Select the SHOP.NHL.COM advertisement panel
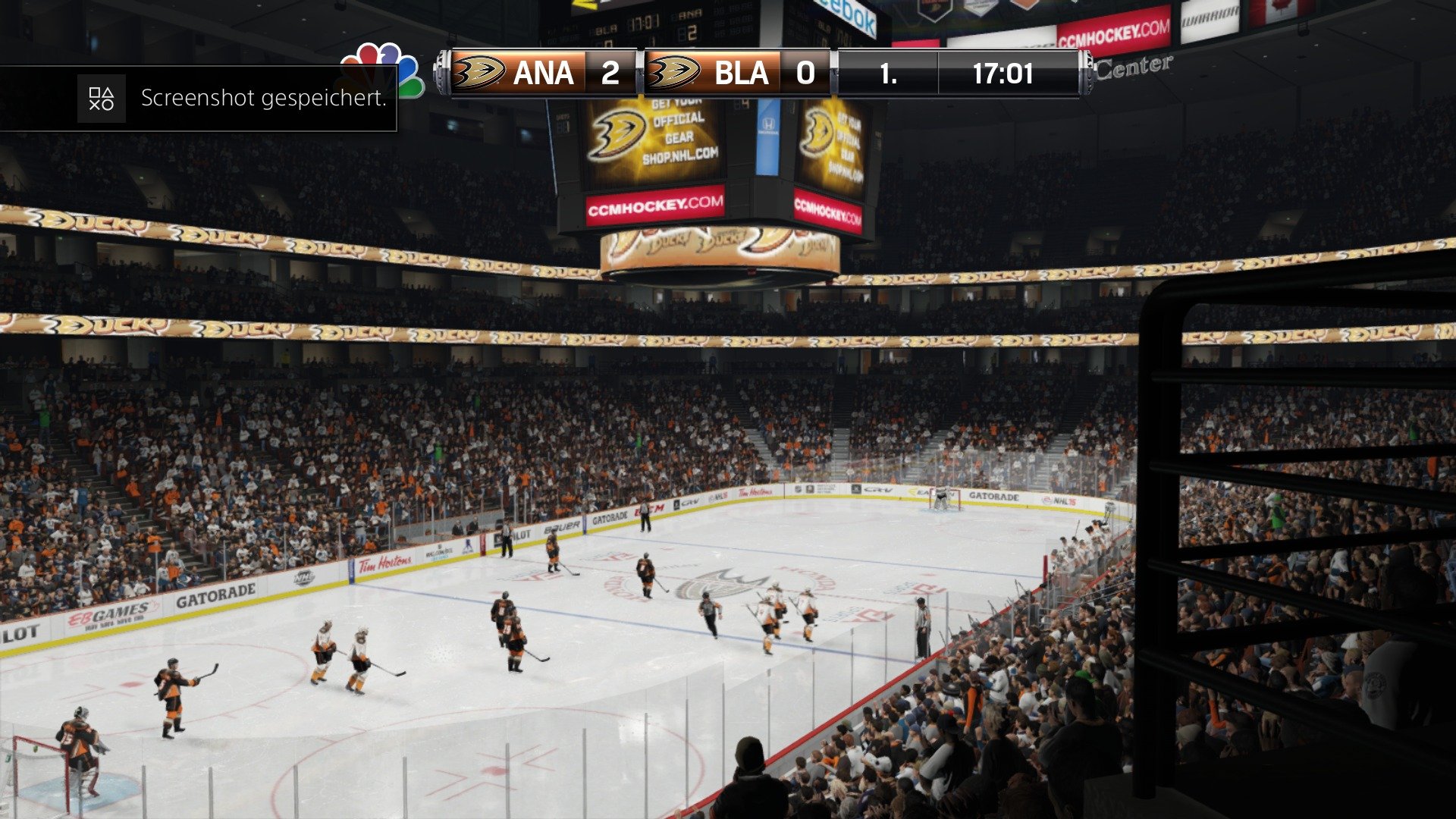1456x819 pixels. pos(679,154)
